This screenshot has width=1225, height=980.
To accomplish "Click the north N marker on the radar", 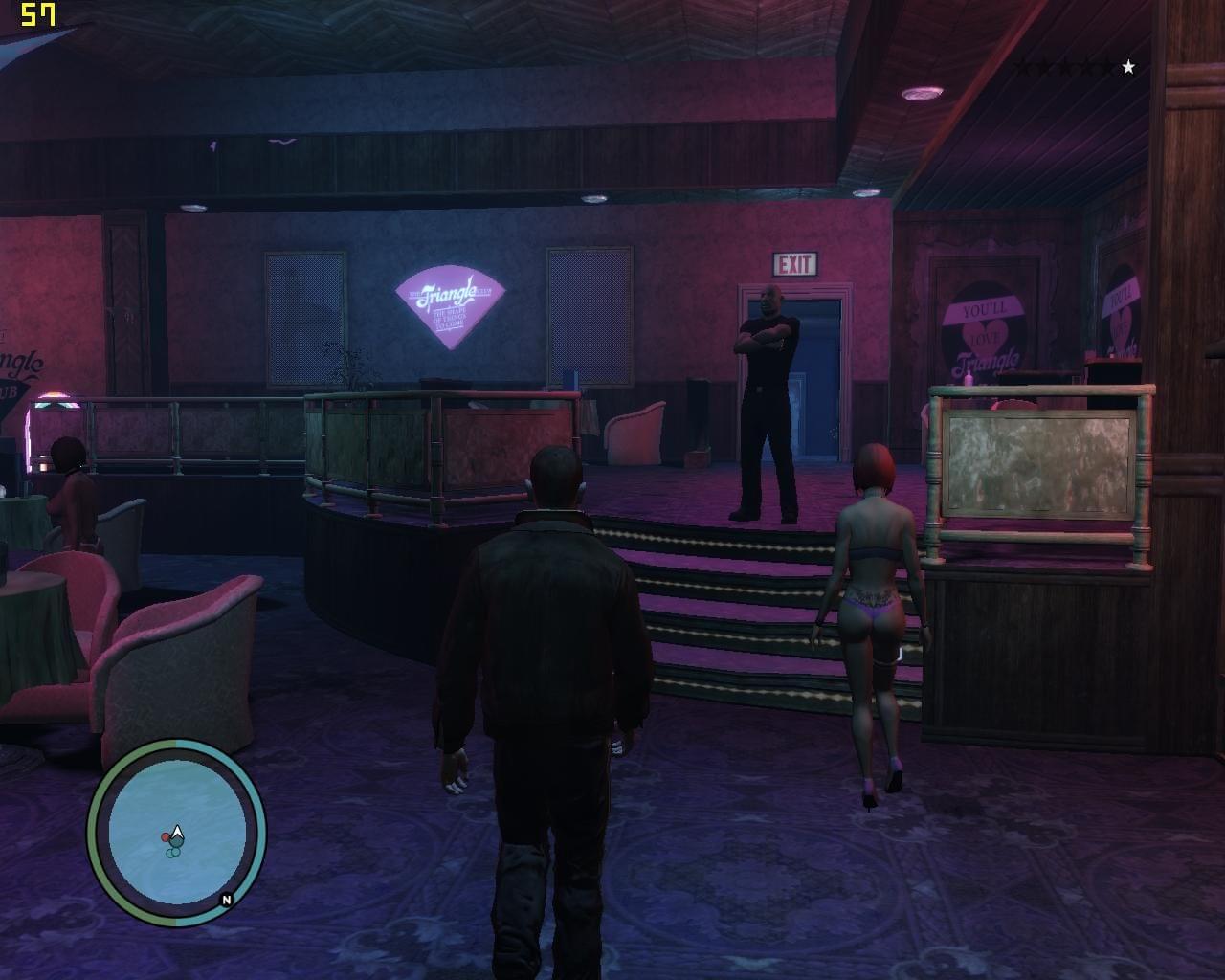I will click(227, 900).
